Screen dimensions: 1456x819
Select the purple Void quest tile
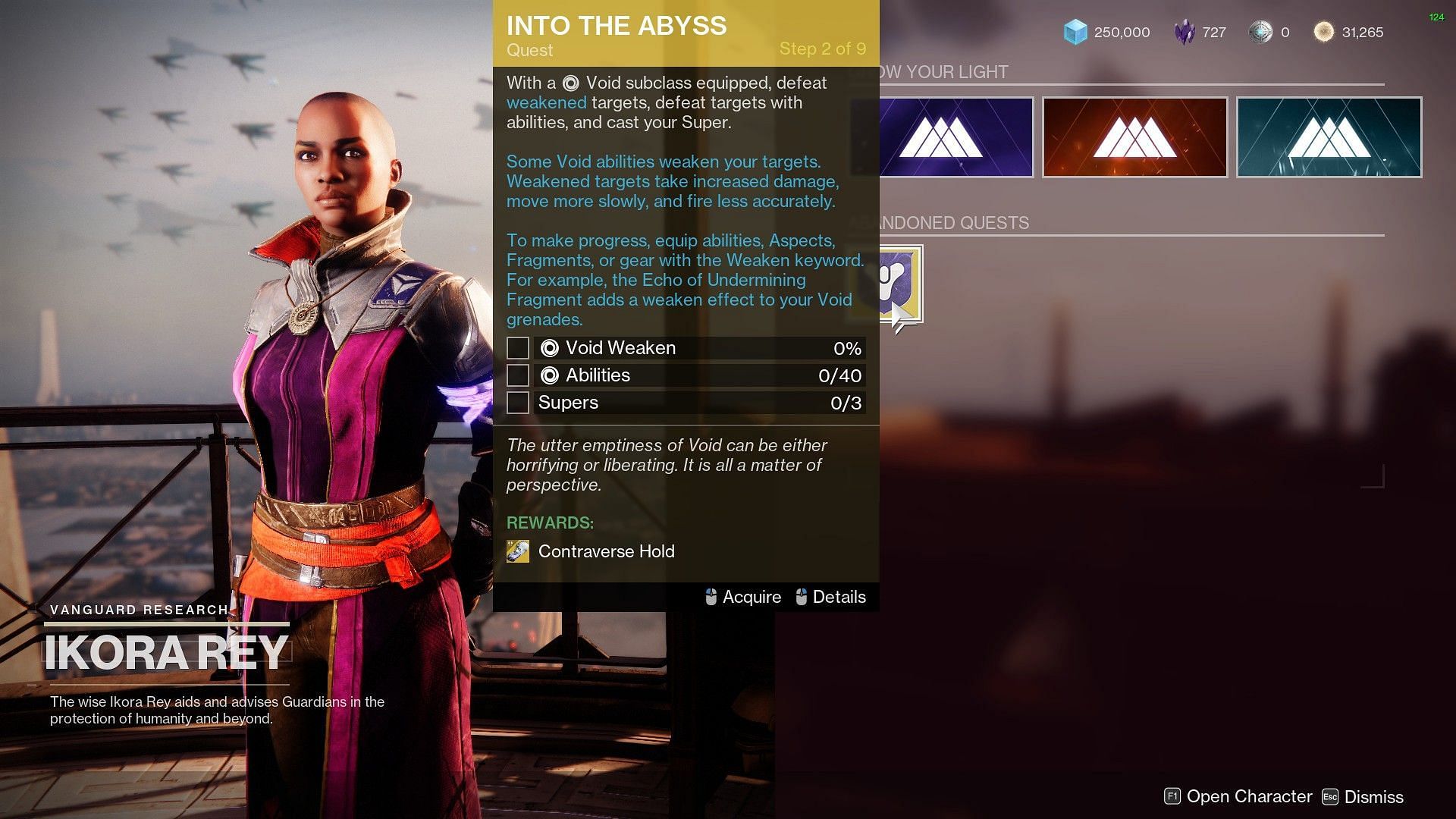[955, 137]
